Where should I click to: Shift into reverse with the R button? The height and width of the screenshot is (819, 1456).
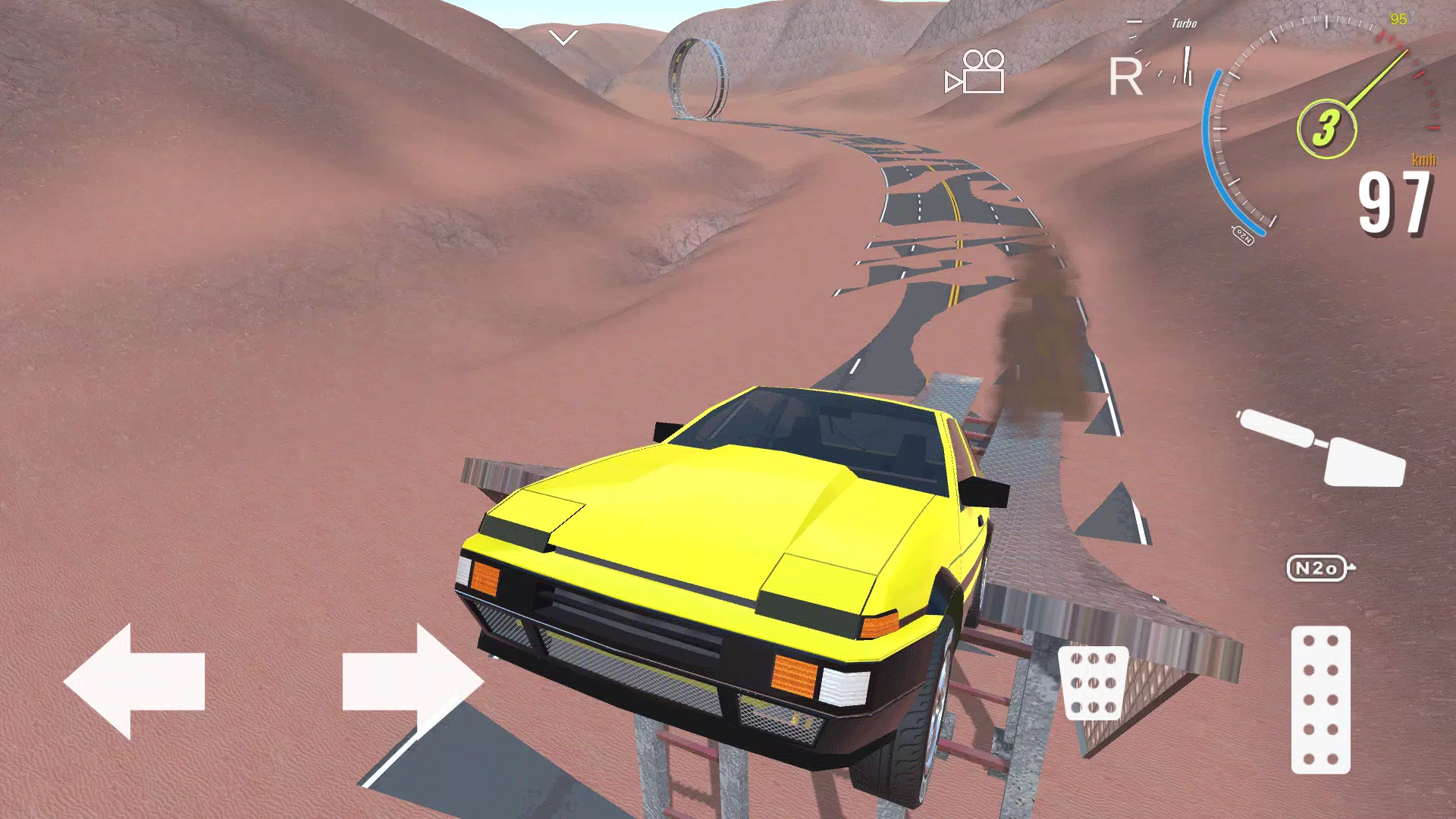[1125, 77]
